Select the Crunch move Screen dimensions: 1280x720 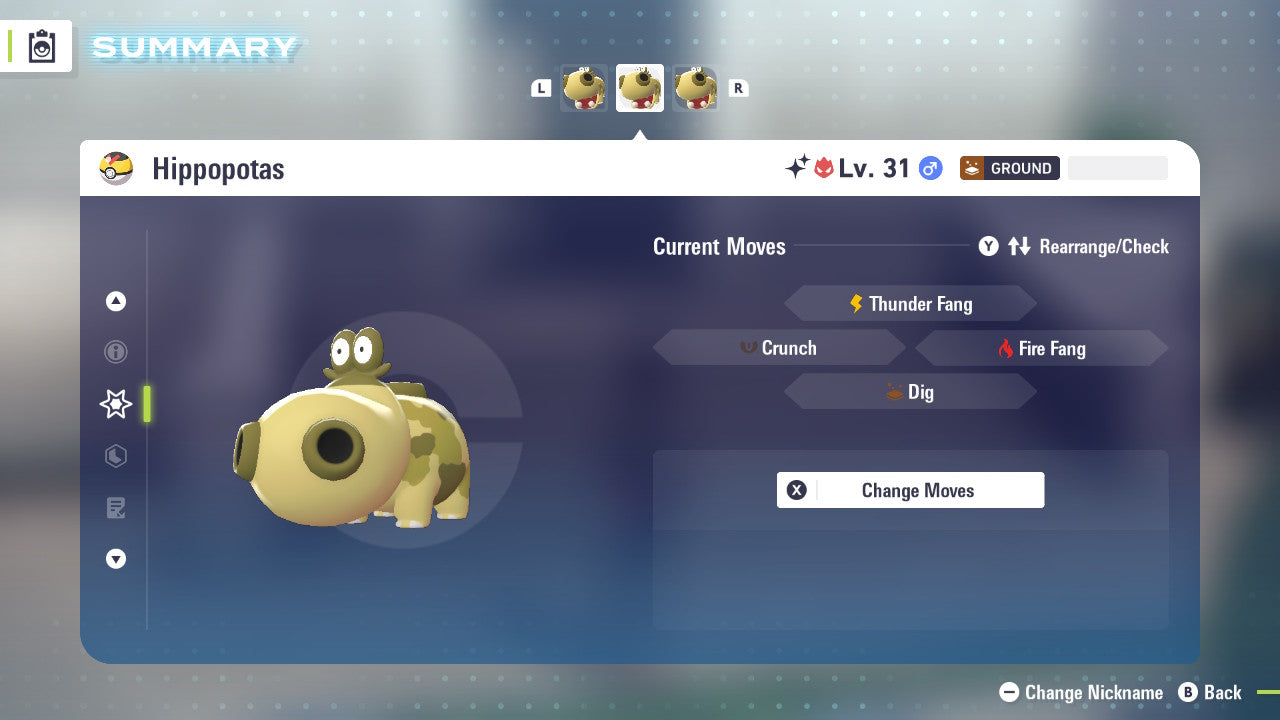(779, 348)
